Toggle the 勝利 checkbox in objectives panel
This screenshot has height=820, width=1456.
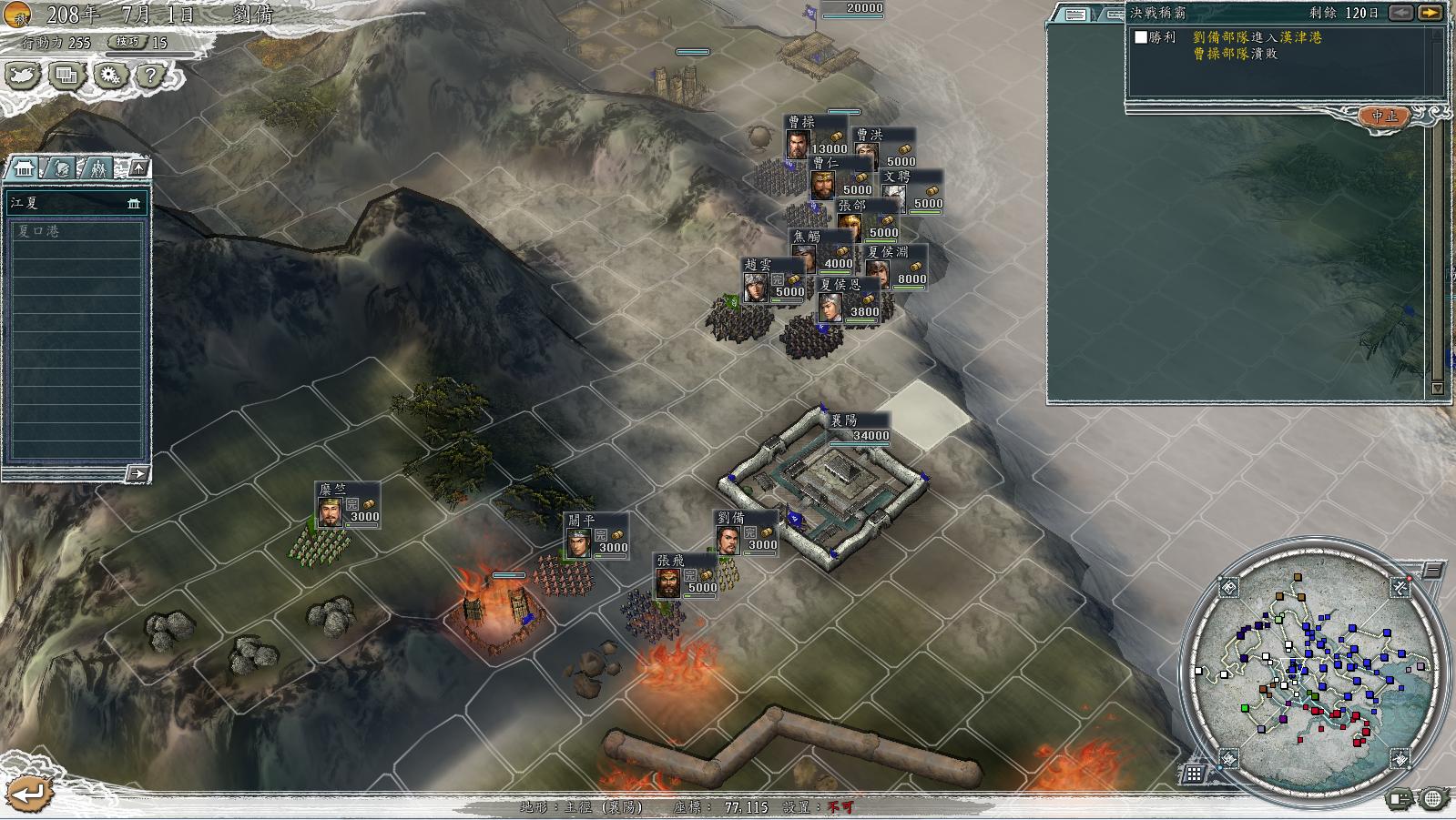click(1141, 37)
